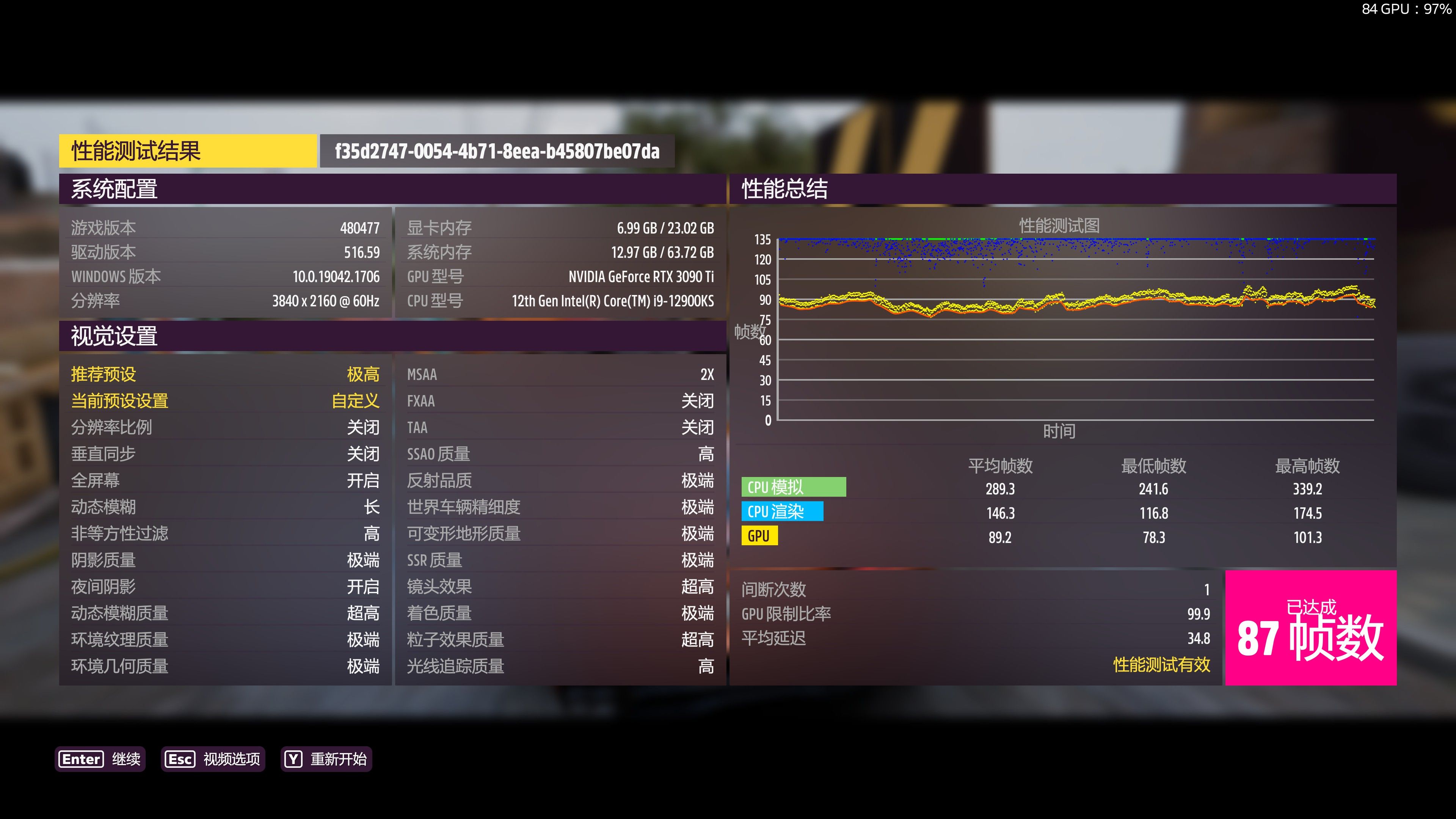
Task: Click the 继续 (Continue) button
Action: coord(100,758)
